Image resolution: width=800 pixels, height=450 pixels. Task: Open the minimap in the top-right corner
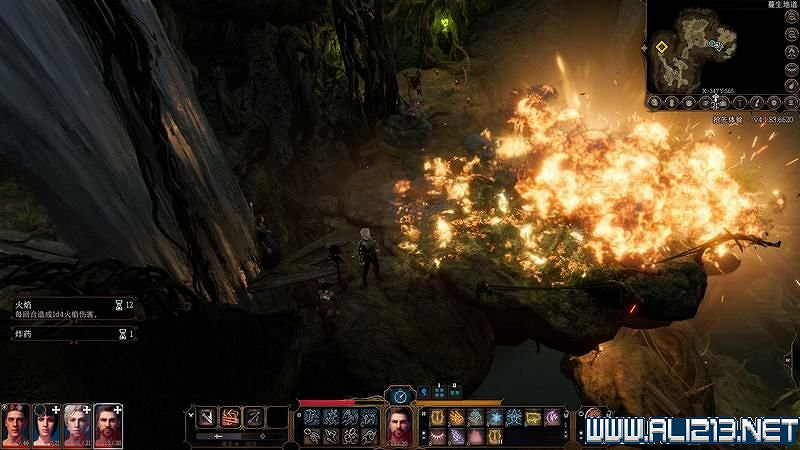point(700,48)
